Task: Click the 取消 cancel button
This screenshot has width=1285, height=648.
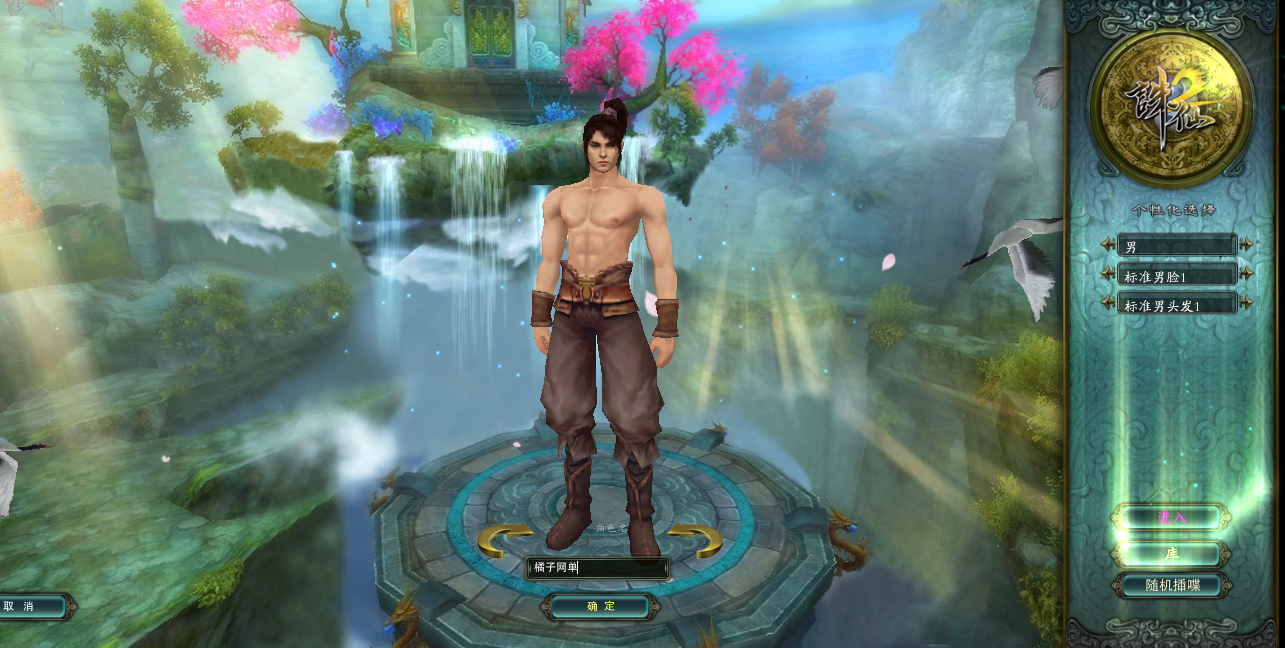Action: coord(30,606)
